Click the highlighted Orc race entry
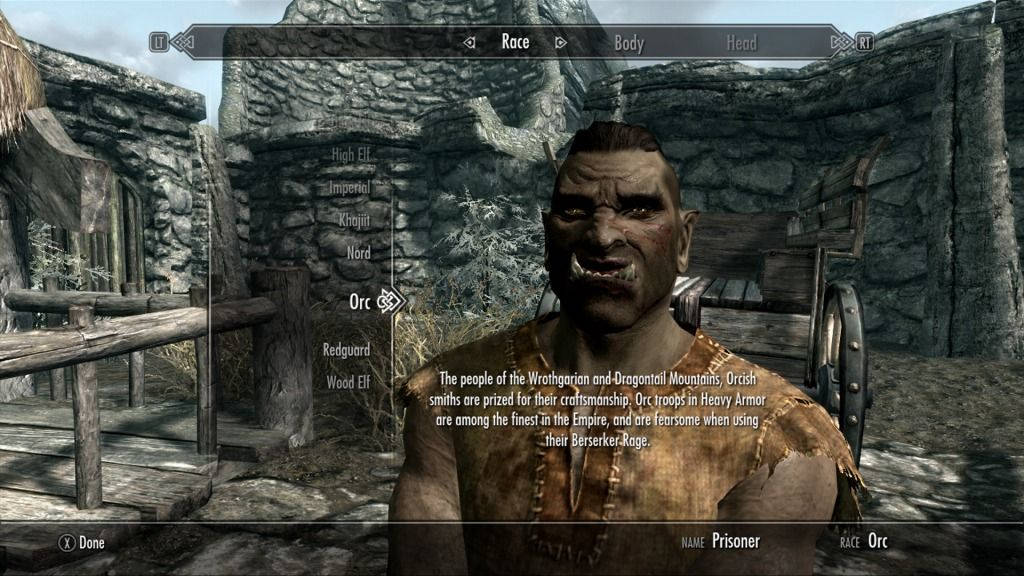The image size is (1024, 576). tap(360, 301)
